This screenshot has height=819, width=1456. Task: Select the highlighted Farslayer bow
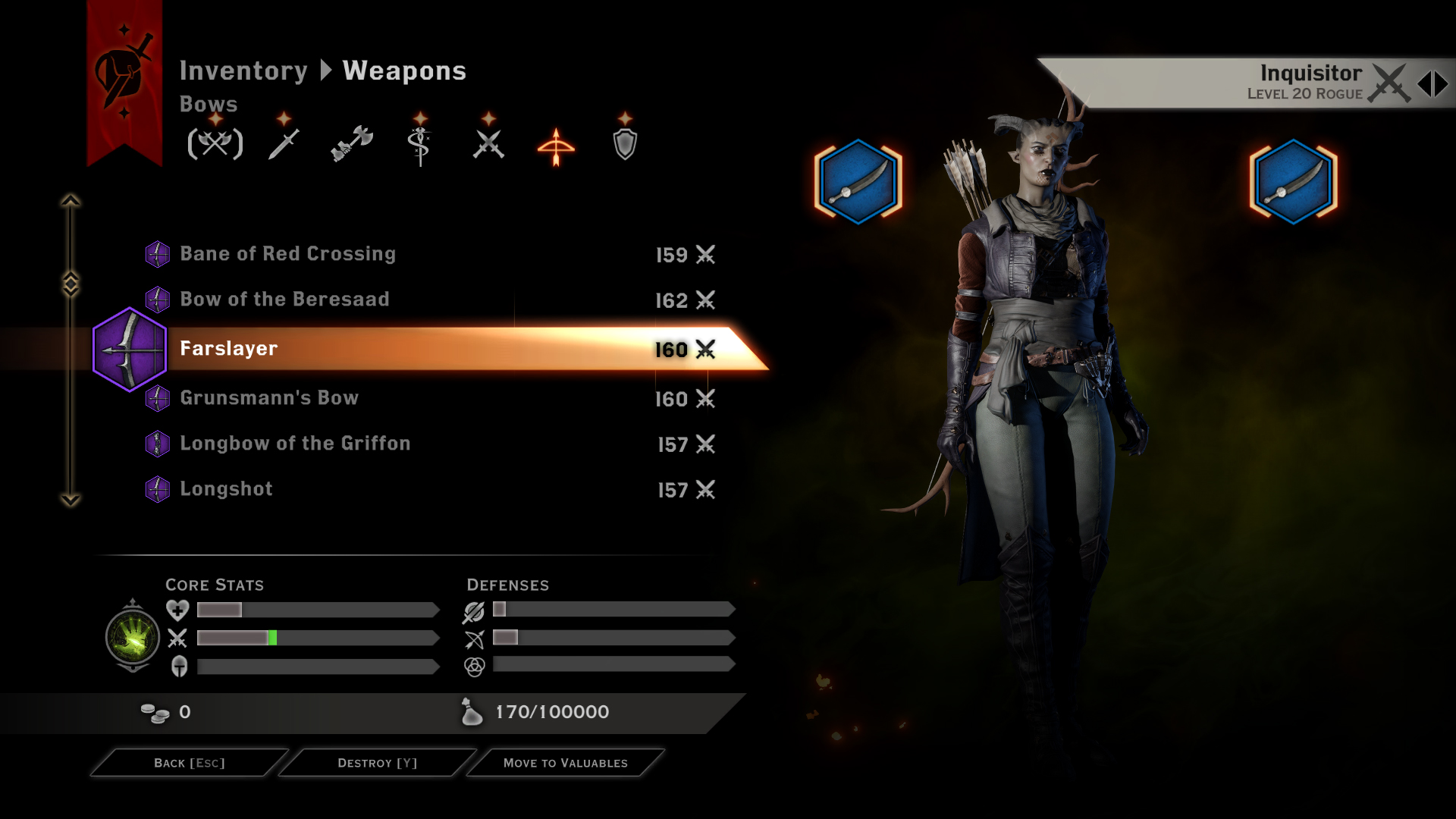coord(229,349)
